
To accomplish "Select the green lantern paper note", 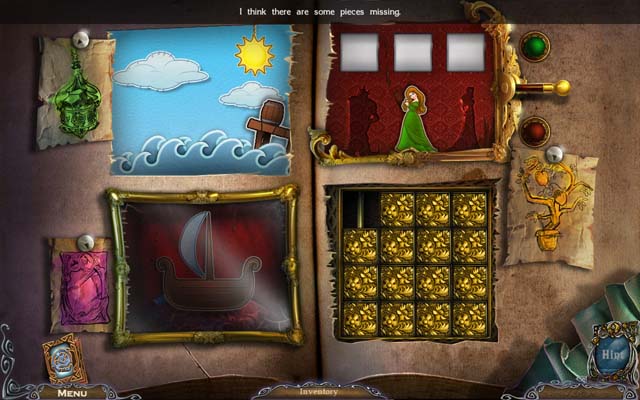I will click(x=76, y=92).
